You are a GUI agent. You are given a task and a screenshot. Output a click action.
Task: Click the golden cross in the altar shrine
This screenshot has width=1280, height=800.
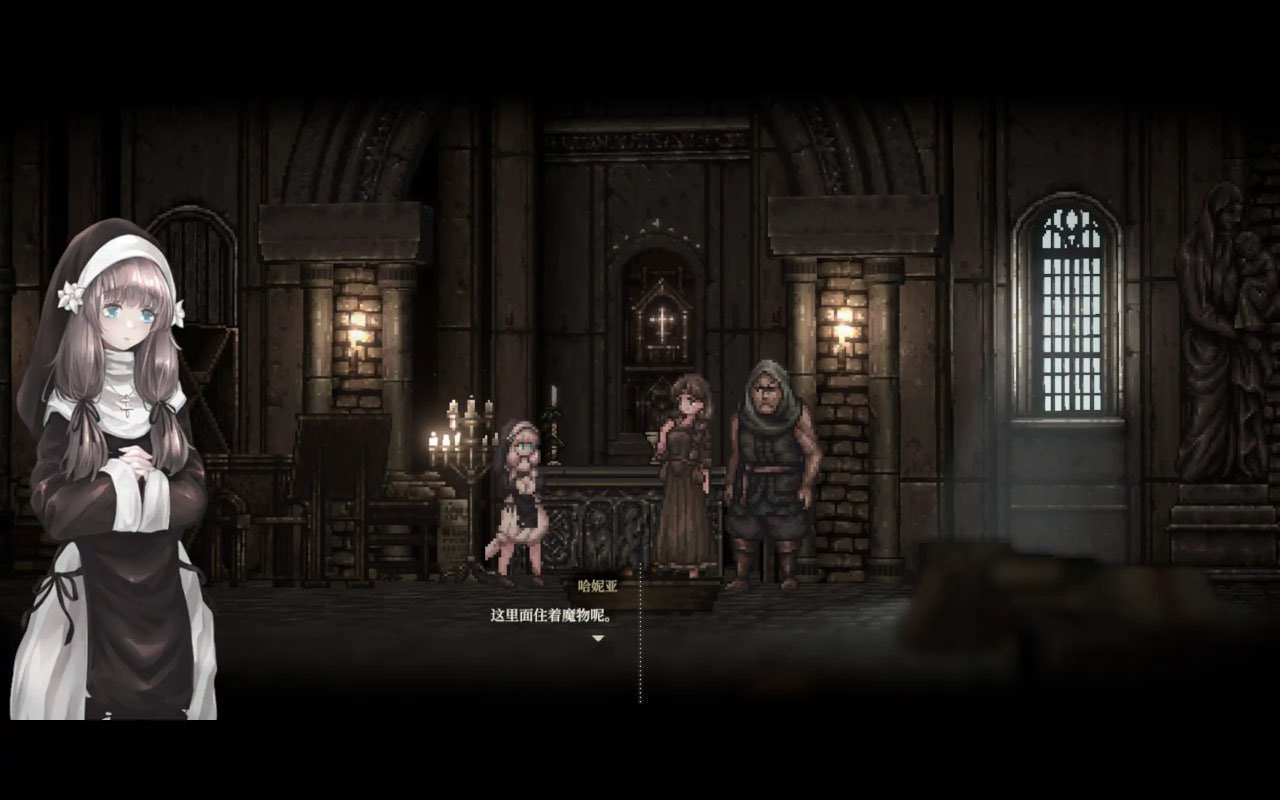coord(663,322)
